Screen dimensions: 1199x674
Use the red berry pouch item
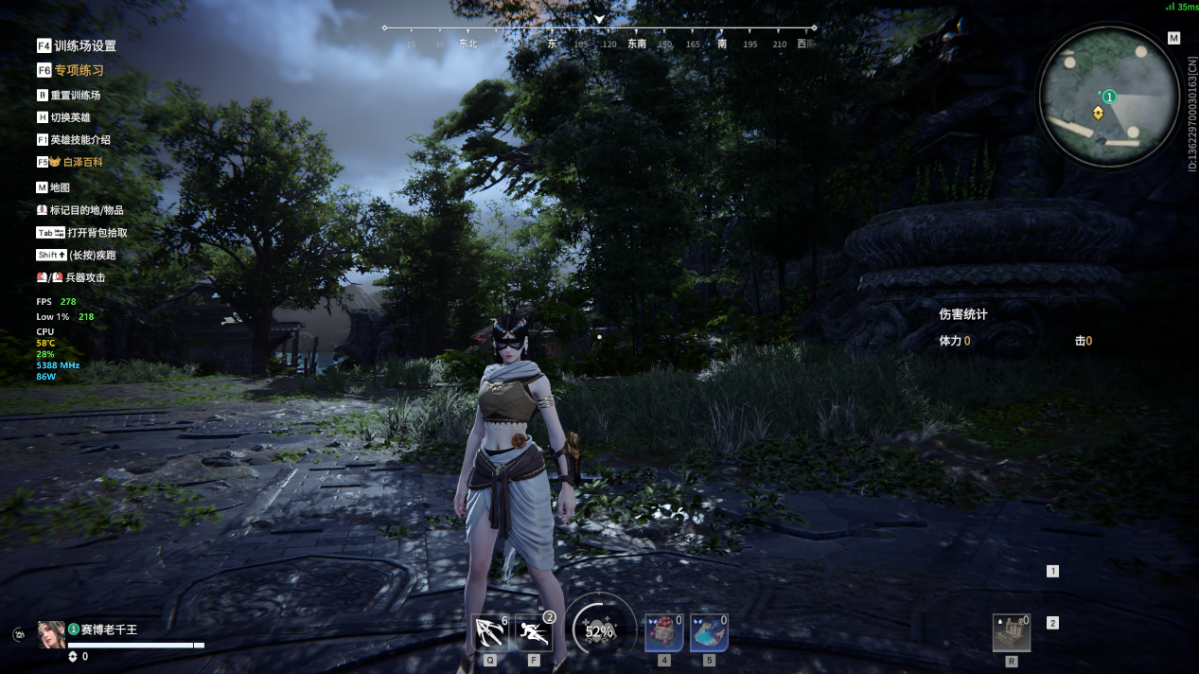[x=664, y=633]
